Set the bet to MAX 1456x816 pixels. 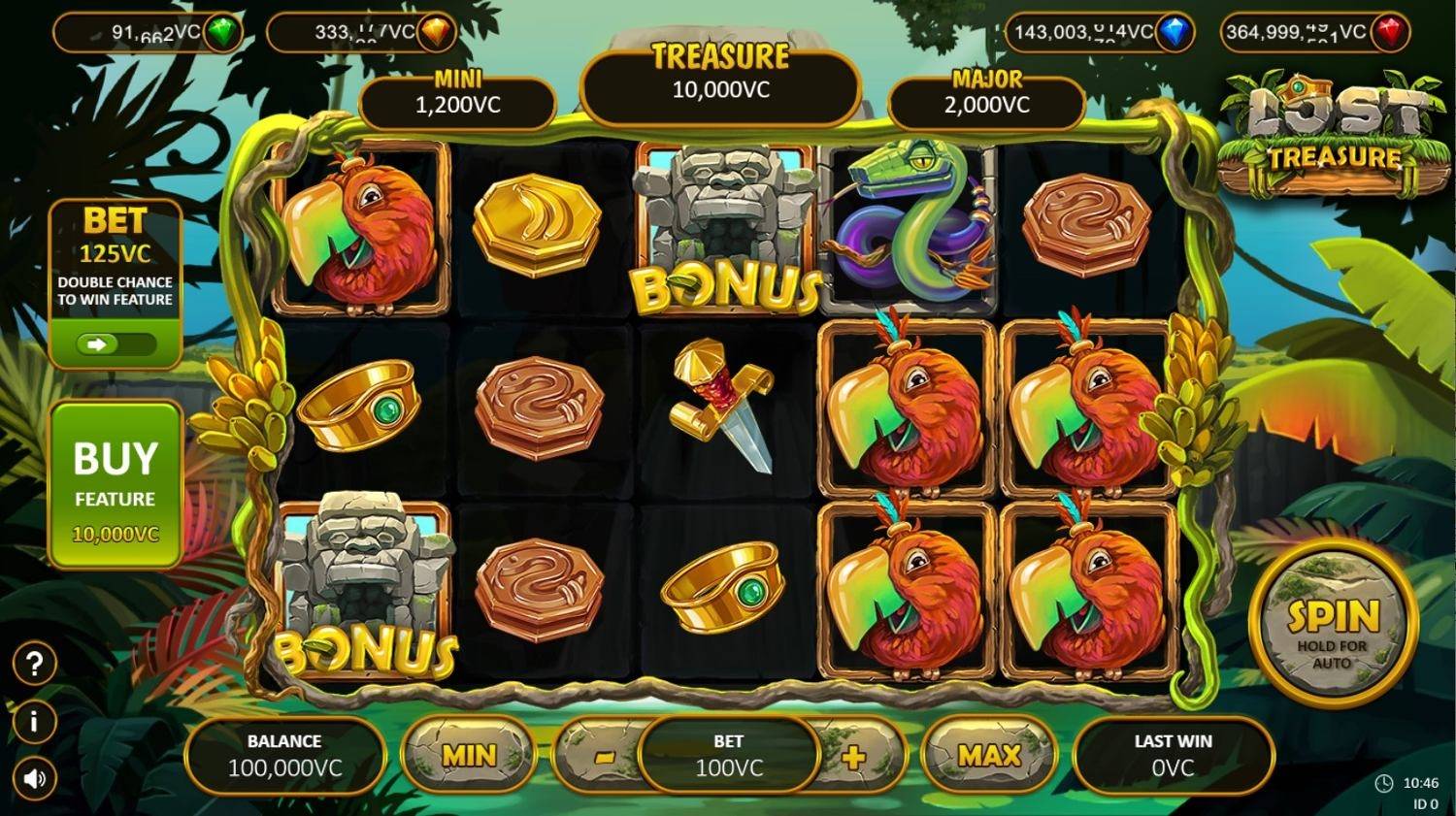pyautogui.click(x=988, y=755)
